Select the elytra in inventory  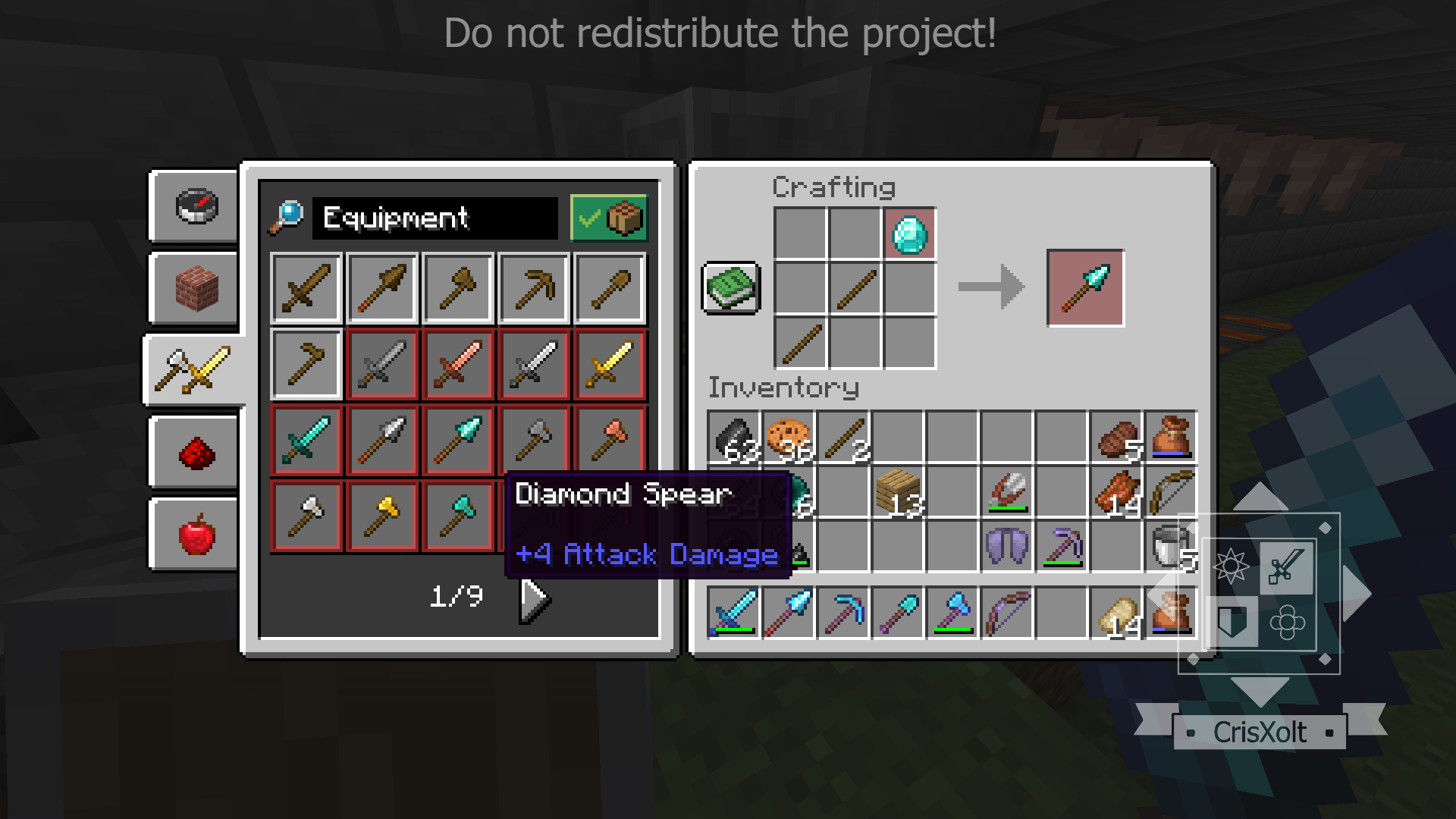coord(1006,546)
